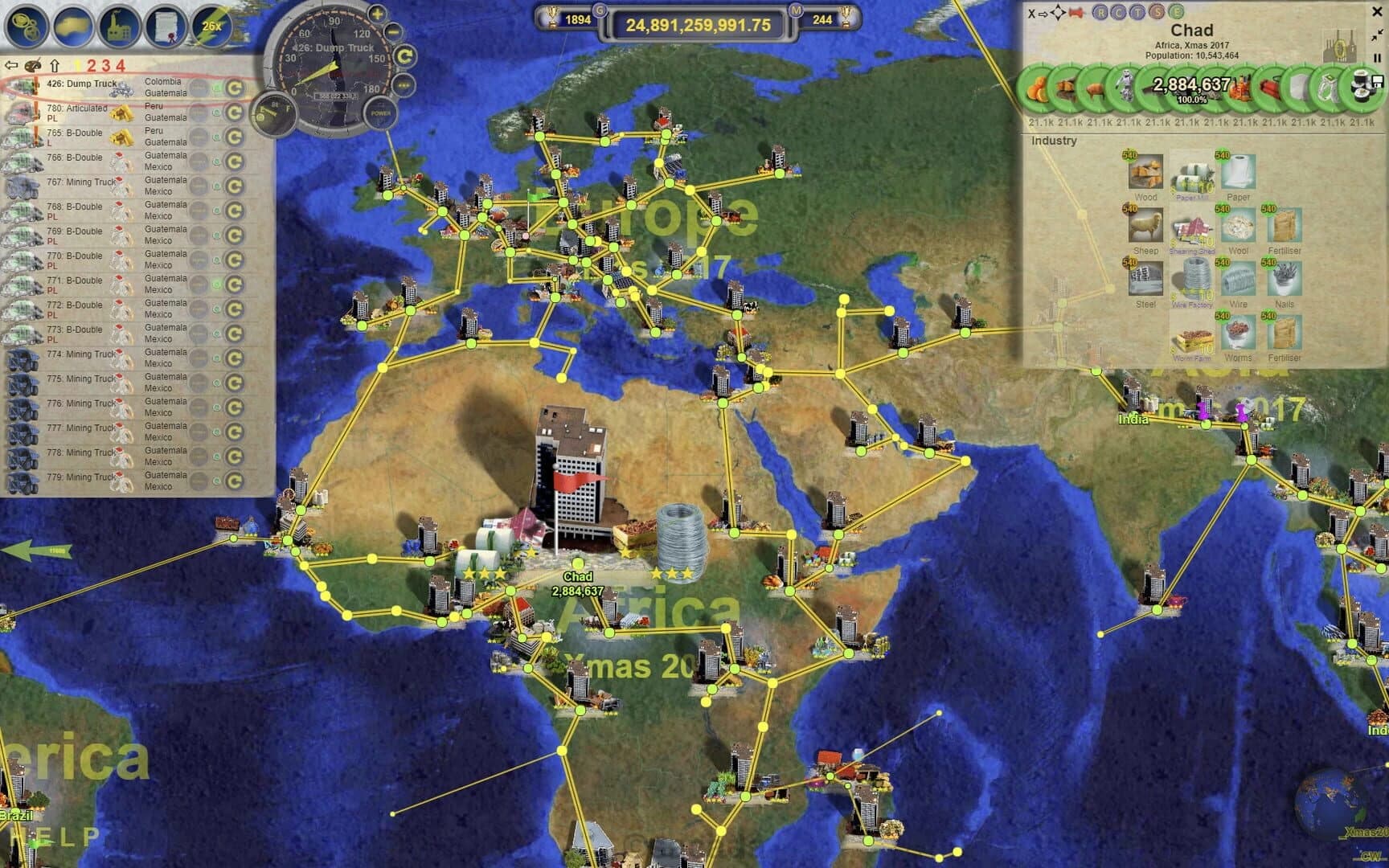
Task: Click the 26x speed lightning icon
Action: 211,27
